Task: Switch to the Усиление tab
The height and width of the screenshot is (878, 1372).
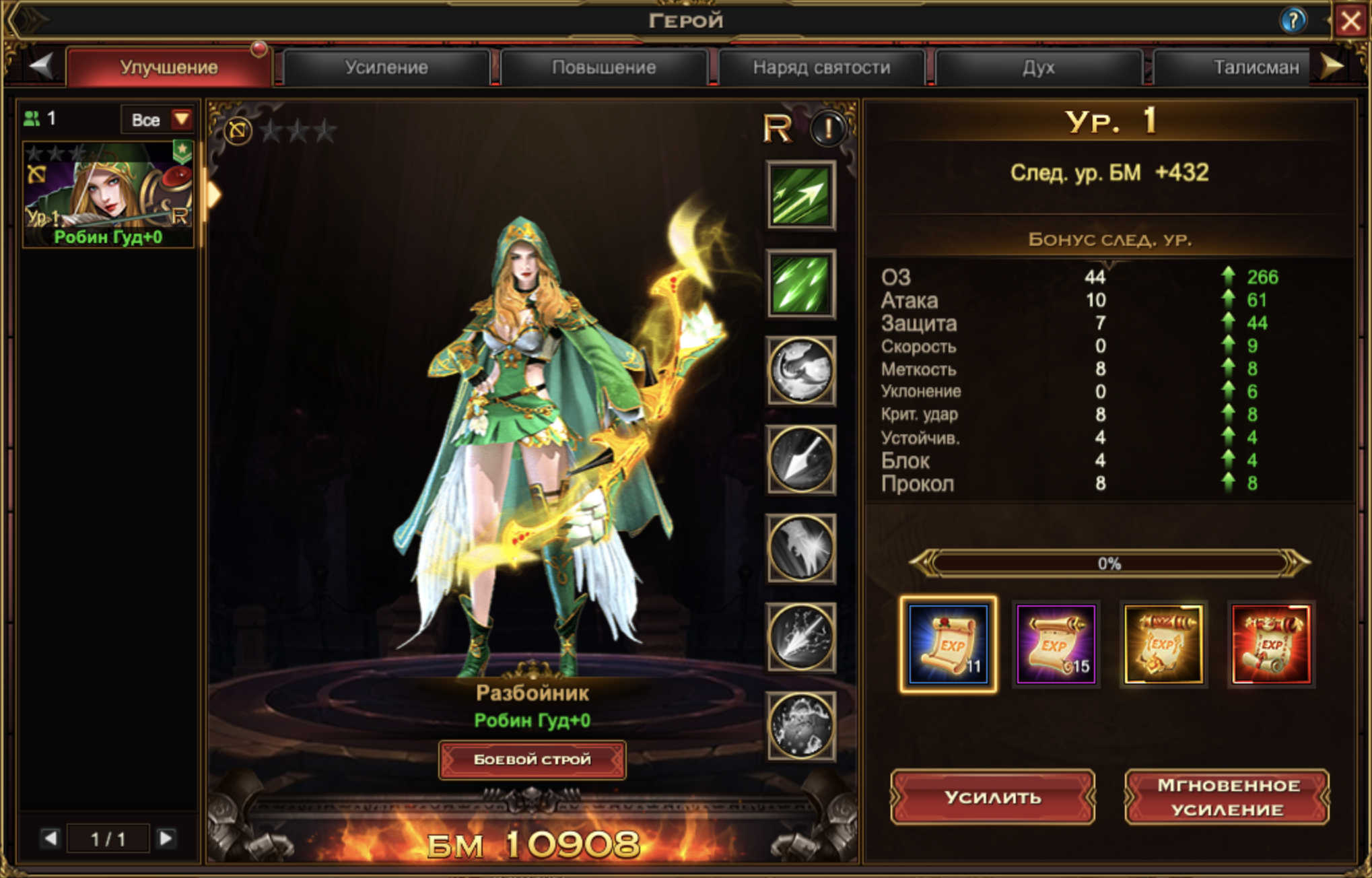Action: click(386, 67)
